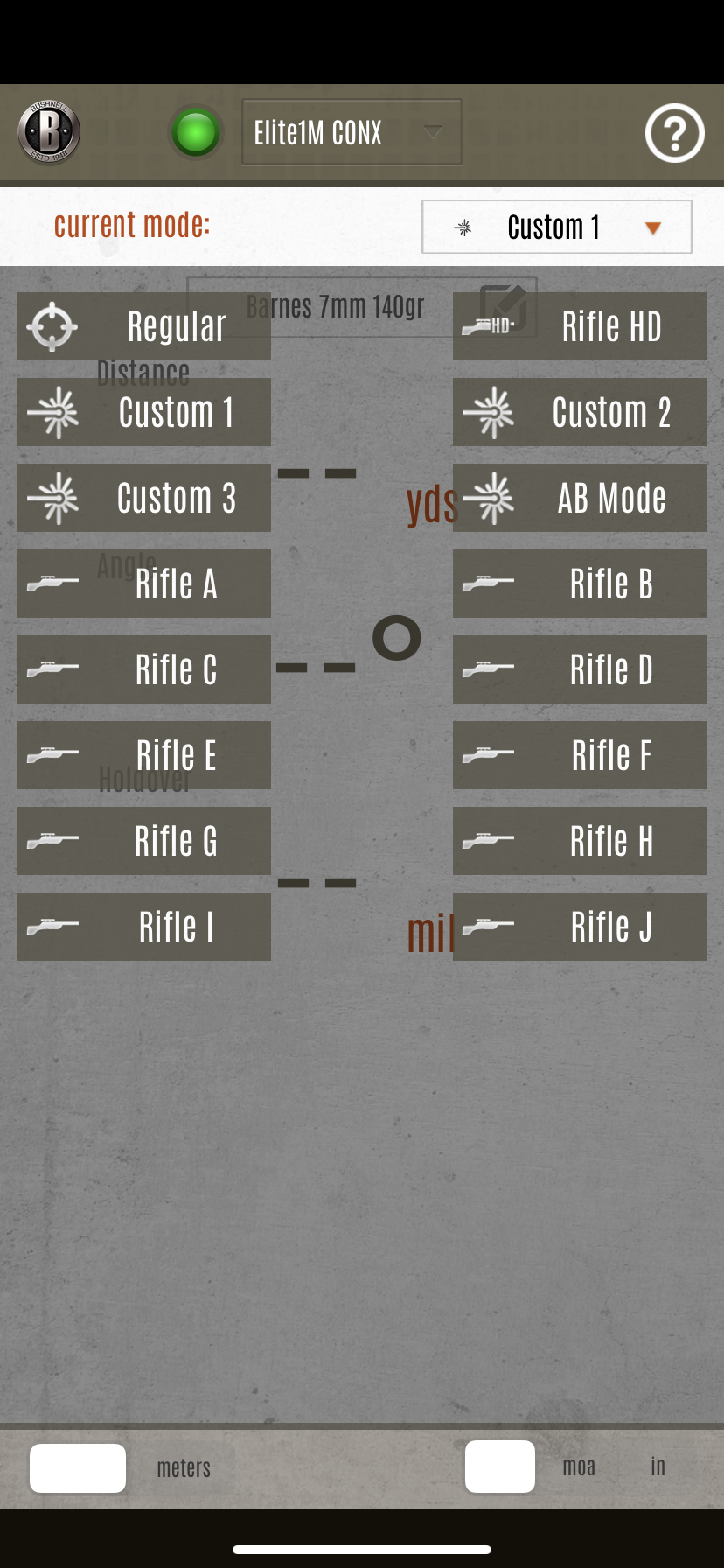Image resolution: width=724 pixels, height=1568 pixels.
Task: Select Rifle B from the list
Action: (x=579, y=584)
